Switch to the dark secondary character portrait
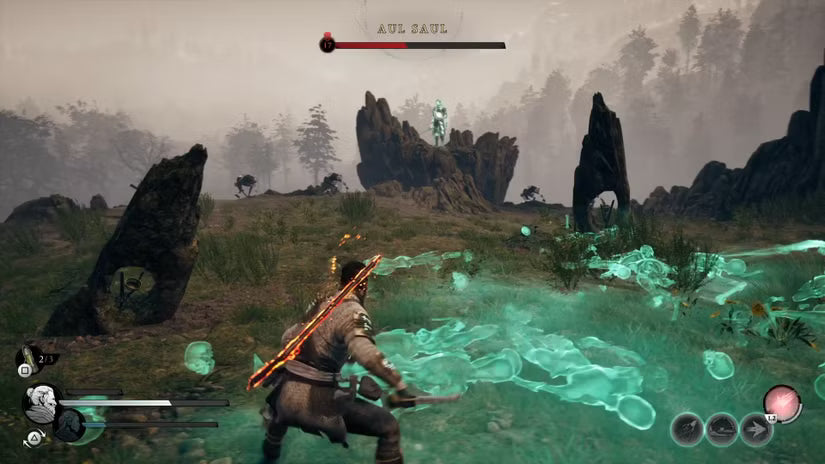 pos(67,425)
